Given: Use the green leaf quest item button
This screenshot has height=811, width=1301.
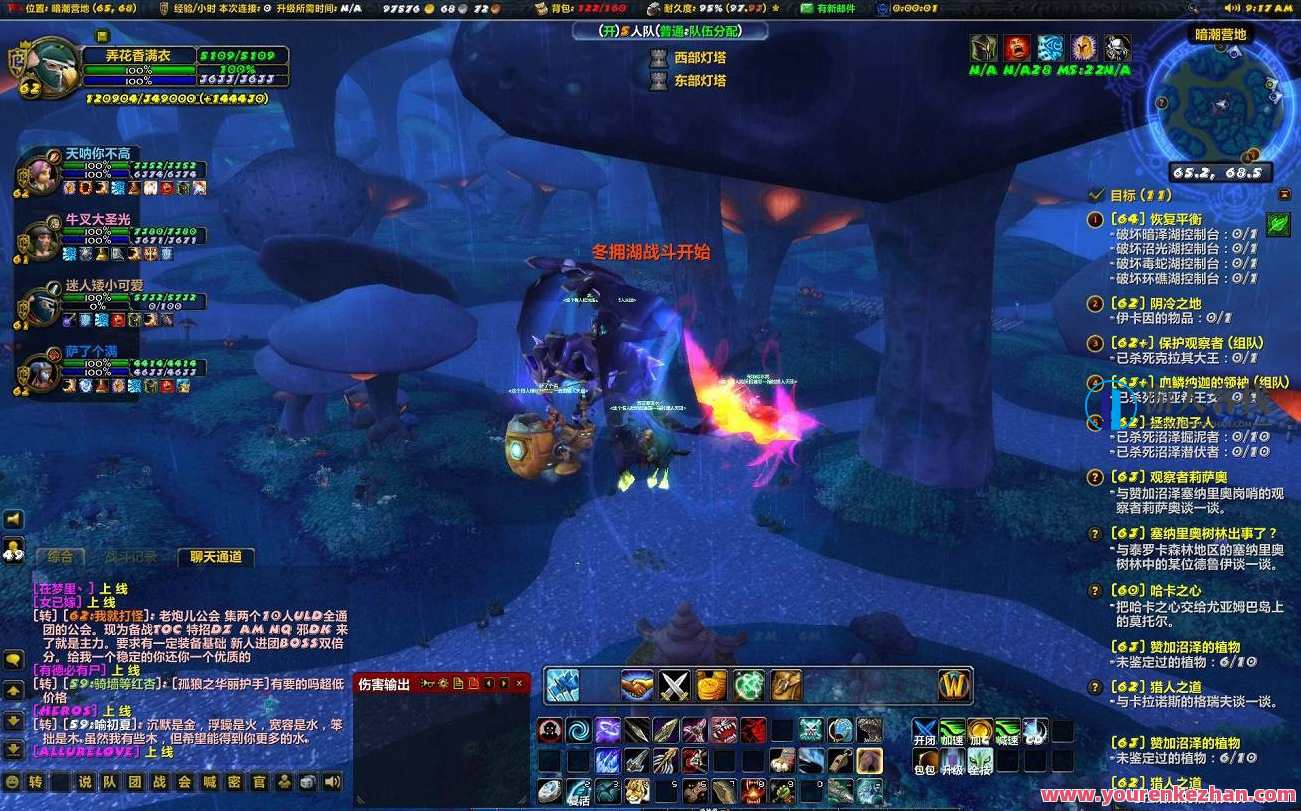Looking at the screenshot, I should coord(1278,224).
